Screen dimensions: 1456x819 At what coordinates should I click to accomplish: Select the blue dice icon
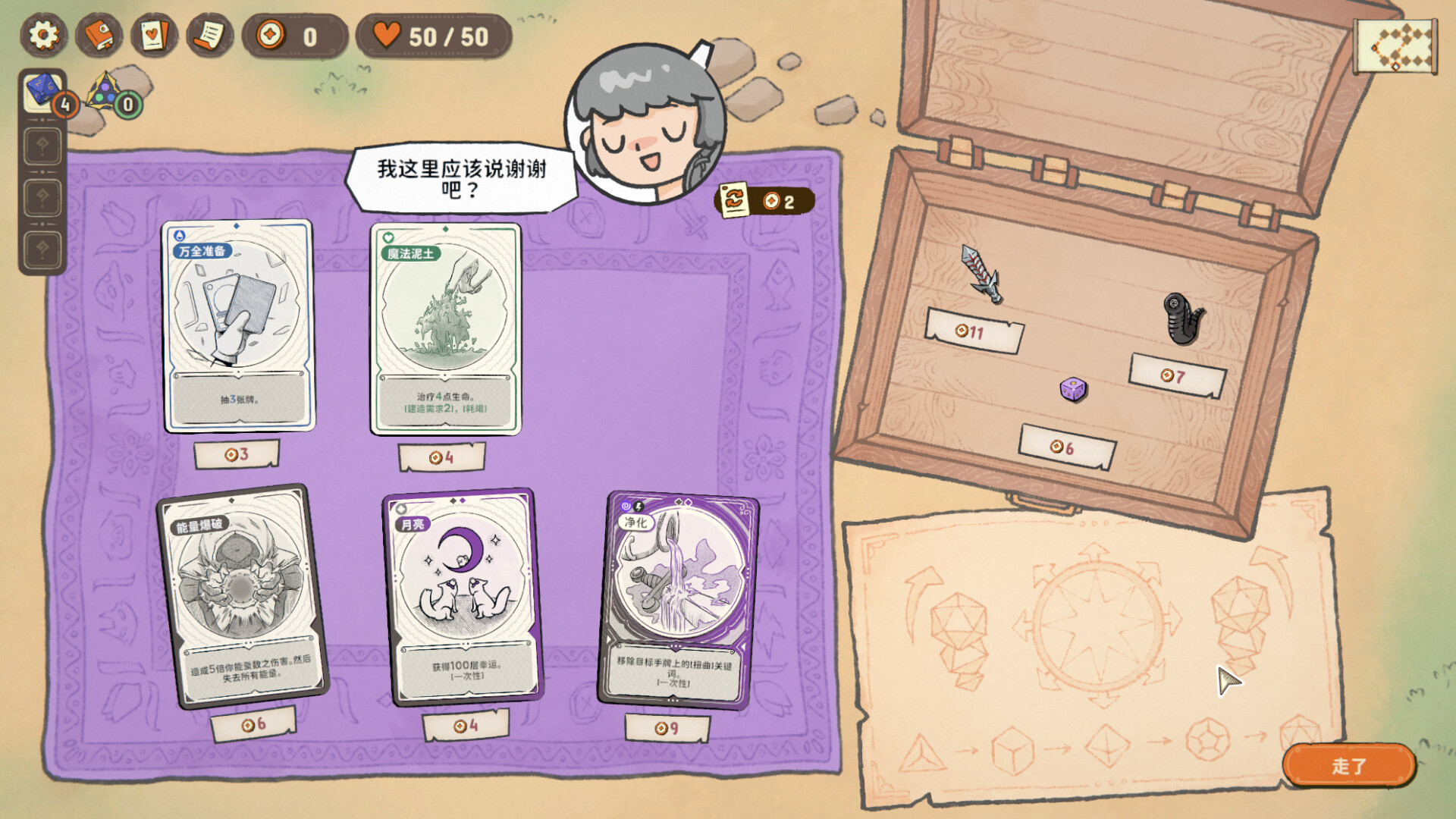pos(42,92)
